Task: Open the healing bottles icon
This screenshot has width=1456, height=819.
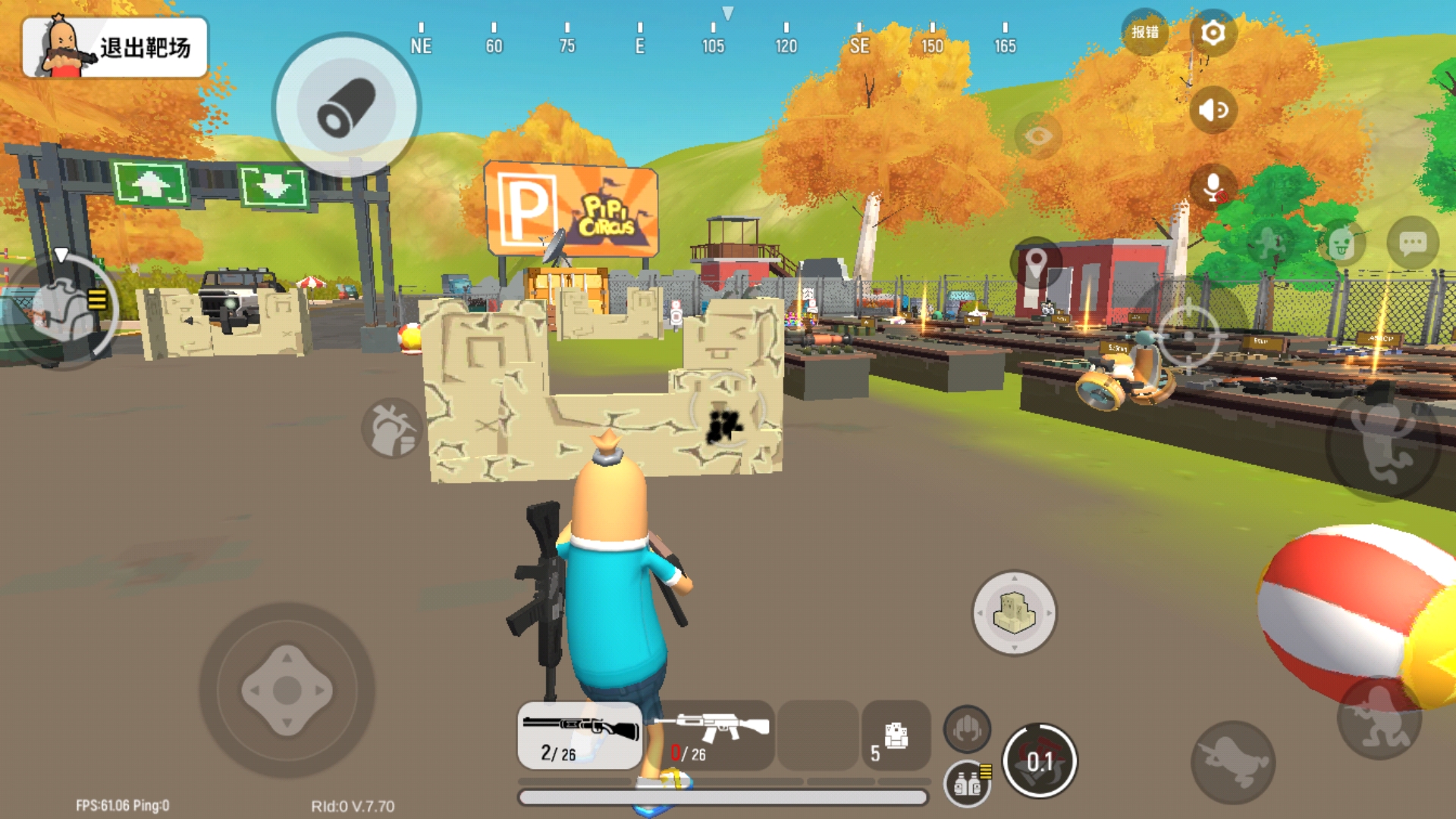Action: tap(968, 784)
